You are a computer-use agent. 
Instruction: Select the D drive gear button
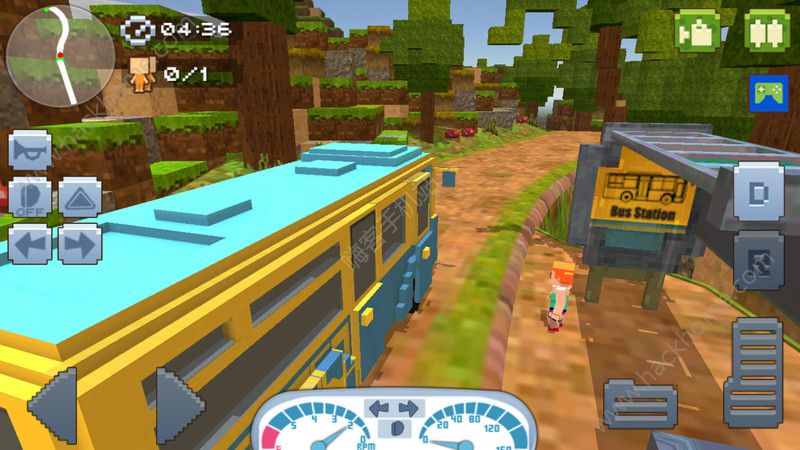point(757,191)
